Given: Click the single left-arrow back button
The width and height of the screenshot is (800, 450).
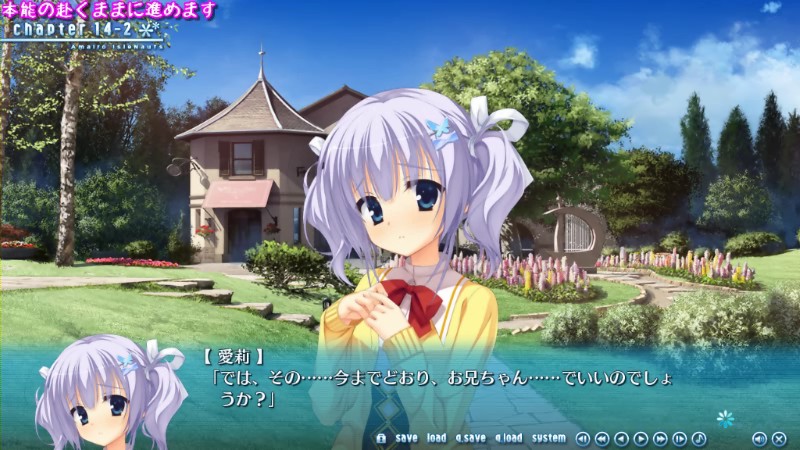Looking at the screenshot, I should (621, 438).
